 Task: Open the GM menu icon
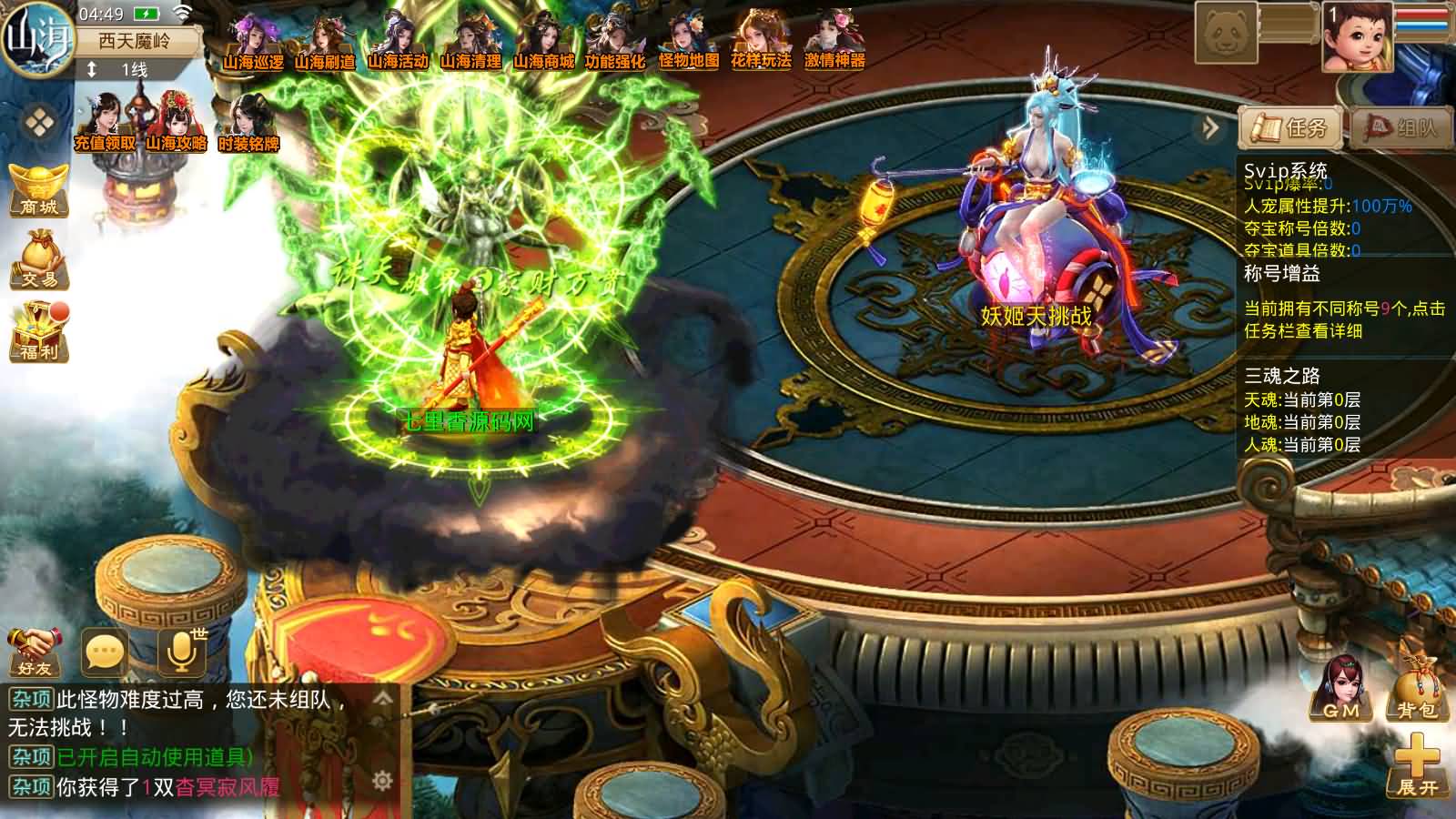pyautogui.click(x=1340, y=690)
